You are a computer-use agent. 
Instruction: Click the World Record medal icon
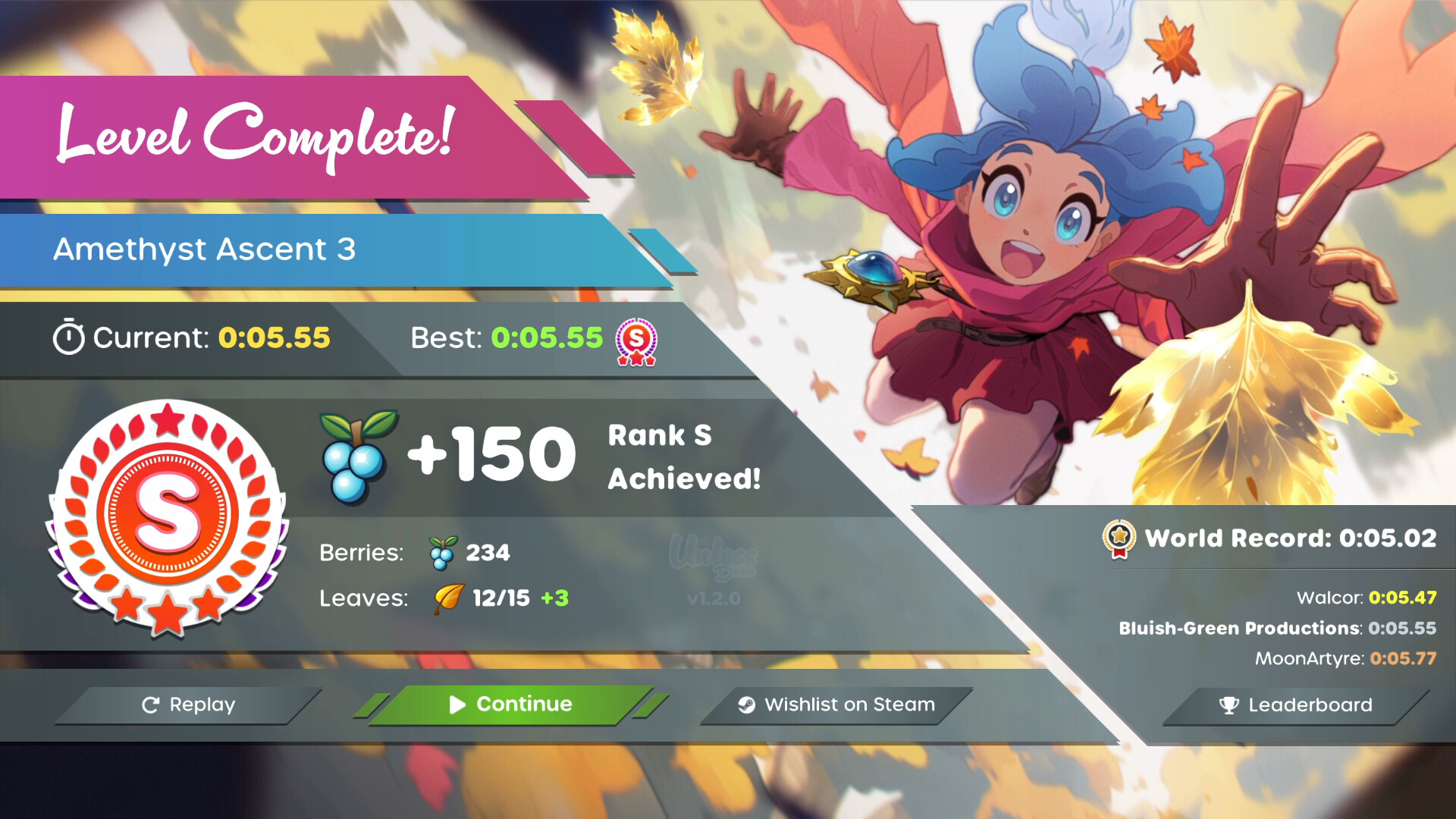1118,538
